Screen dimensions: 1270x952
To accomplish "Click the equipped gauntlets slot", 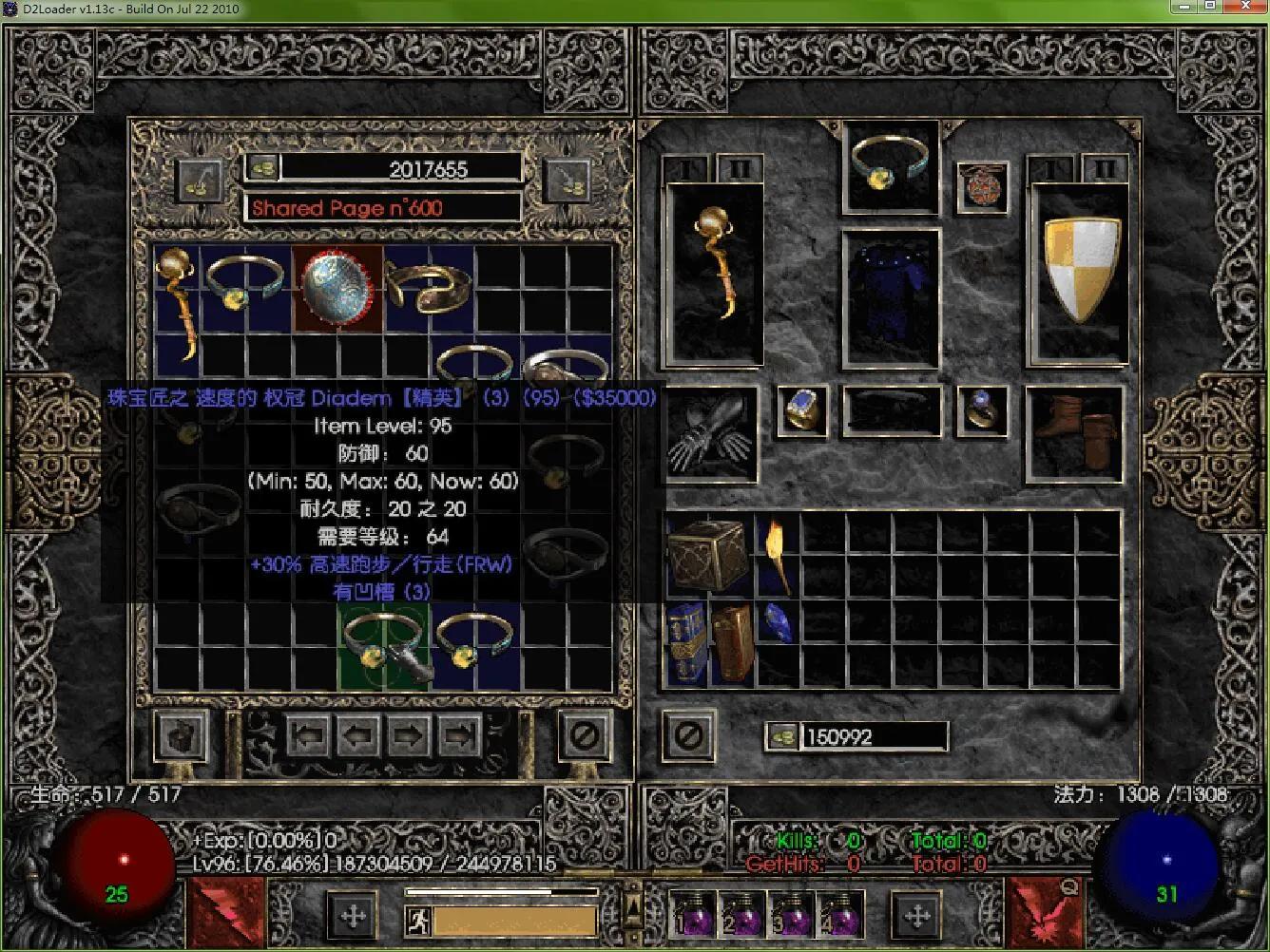I will (x=713, y=431).
